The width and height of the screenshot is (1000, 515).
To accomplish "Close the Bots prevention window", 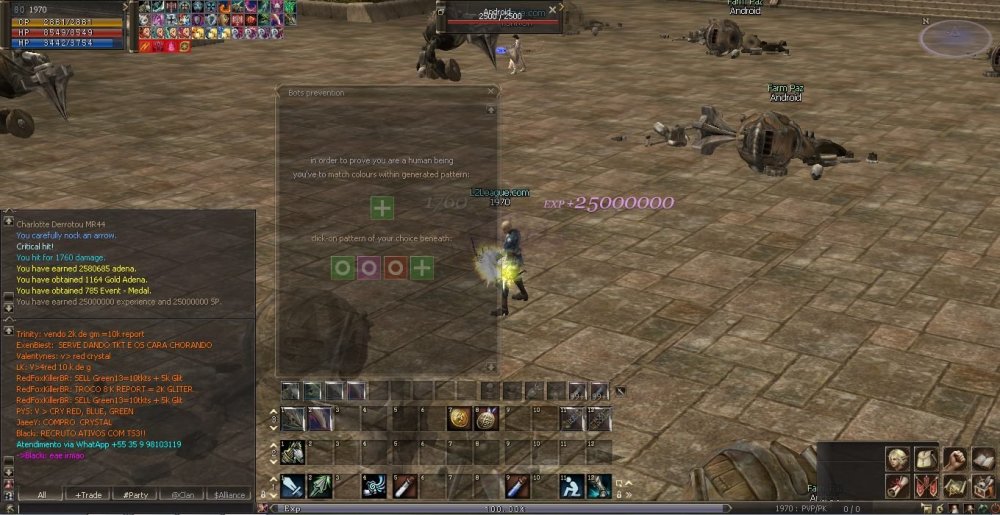I will (x=490, y=92).
